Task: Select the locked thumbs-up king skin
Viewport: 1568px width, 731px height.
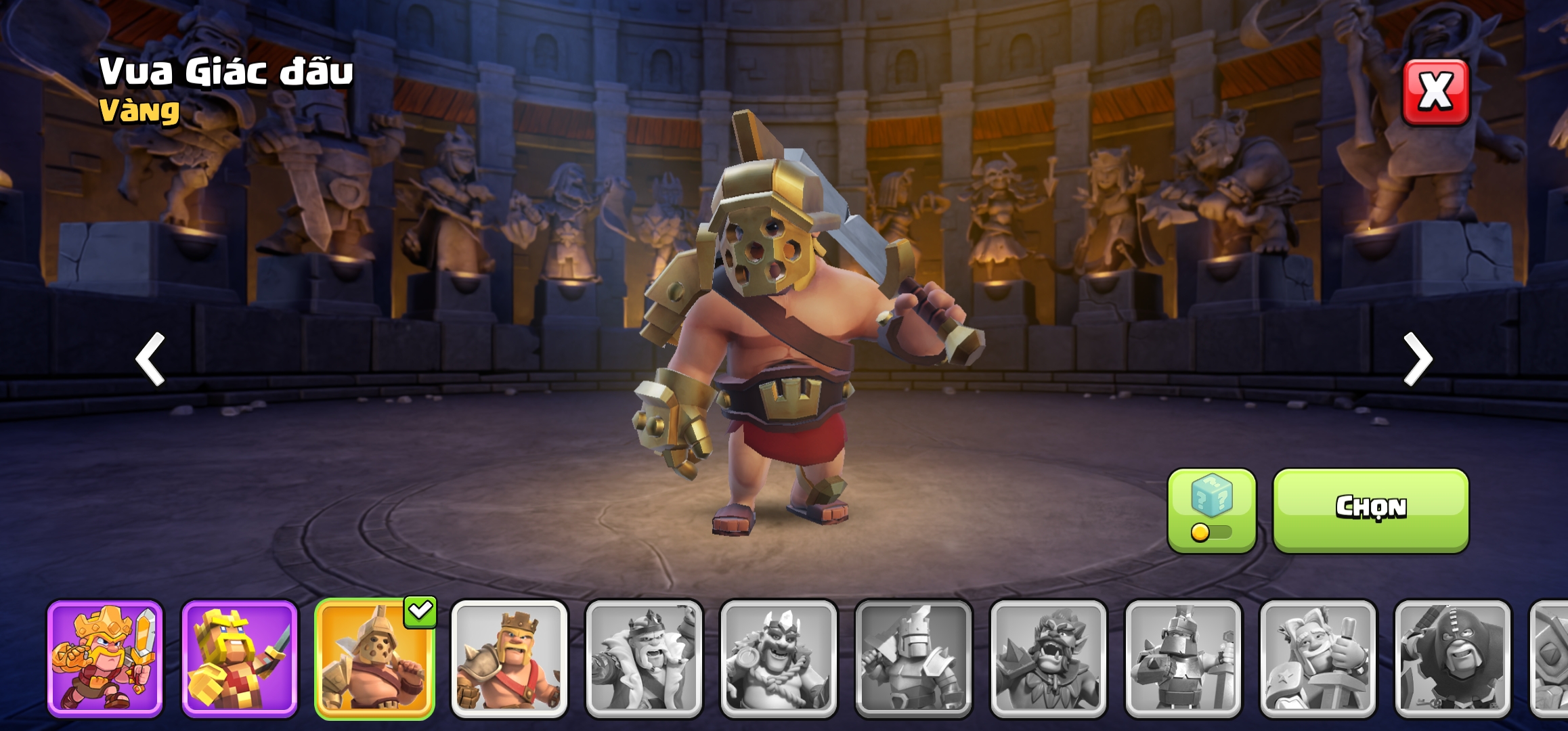Action: click(x=1317, y=658)
